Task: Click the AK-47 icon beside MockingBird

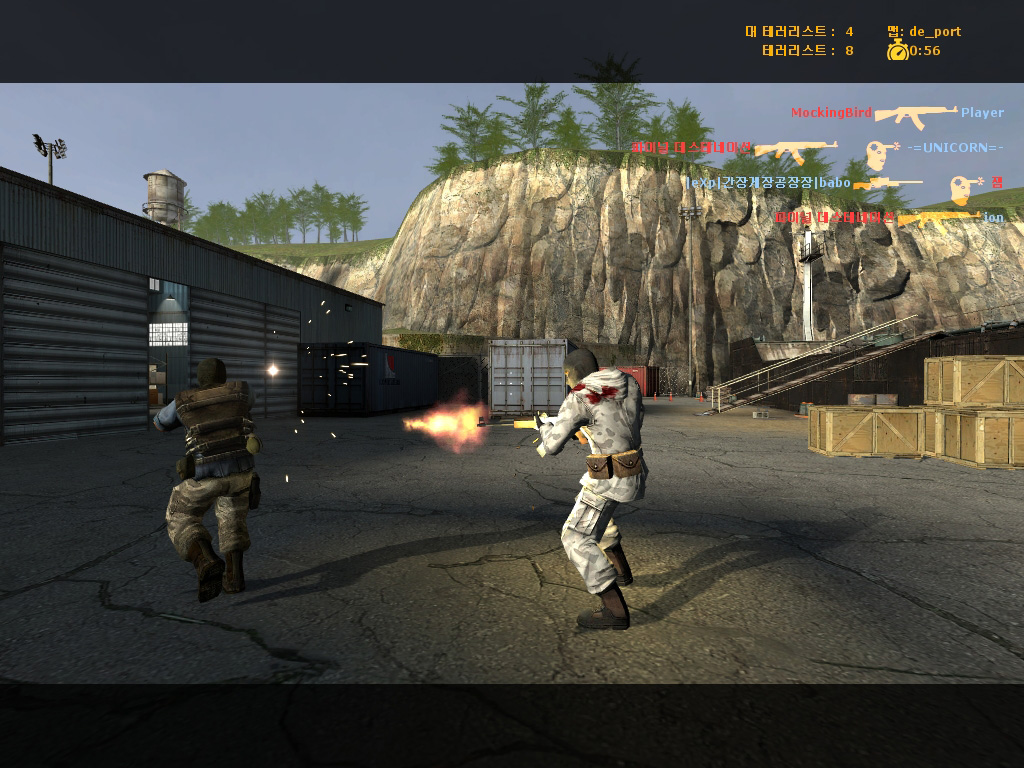Action: point(916,115)
